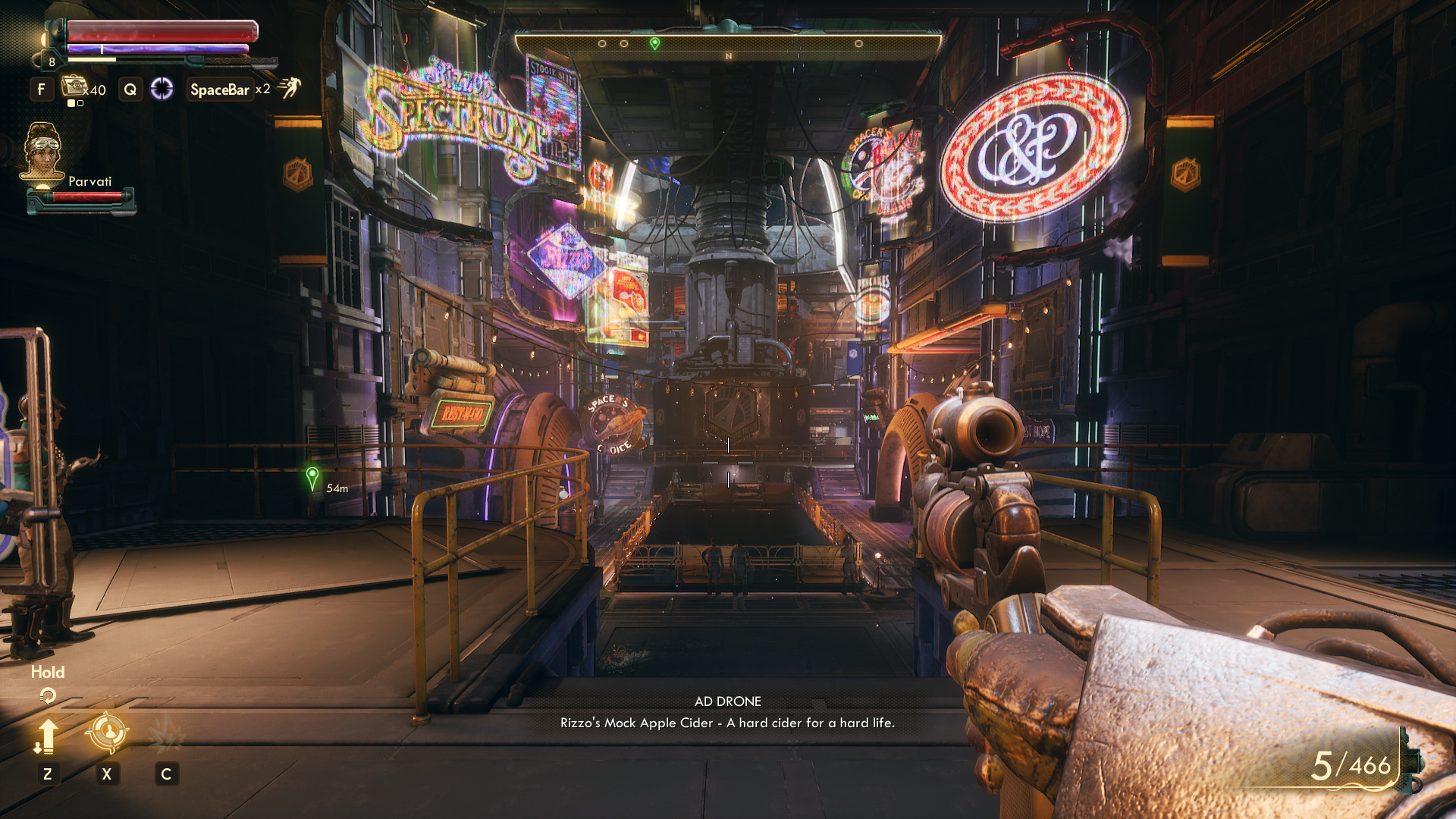Activate the Tactical Time Dilation crosshair icon
The height and width of the screenshot is (819, 1456).
tap(162, 89)
